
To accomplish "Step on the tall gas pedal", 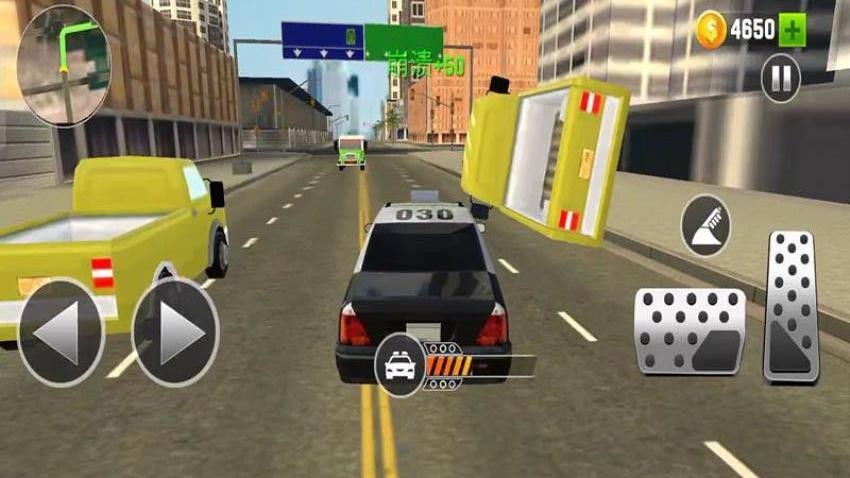I will (x=791, y=307).
